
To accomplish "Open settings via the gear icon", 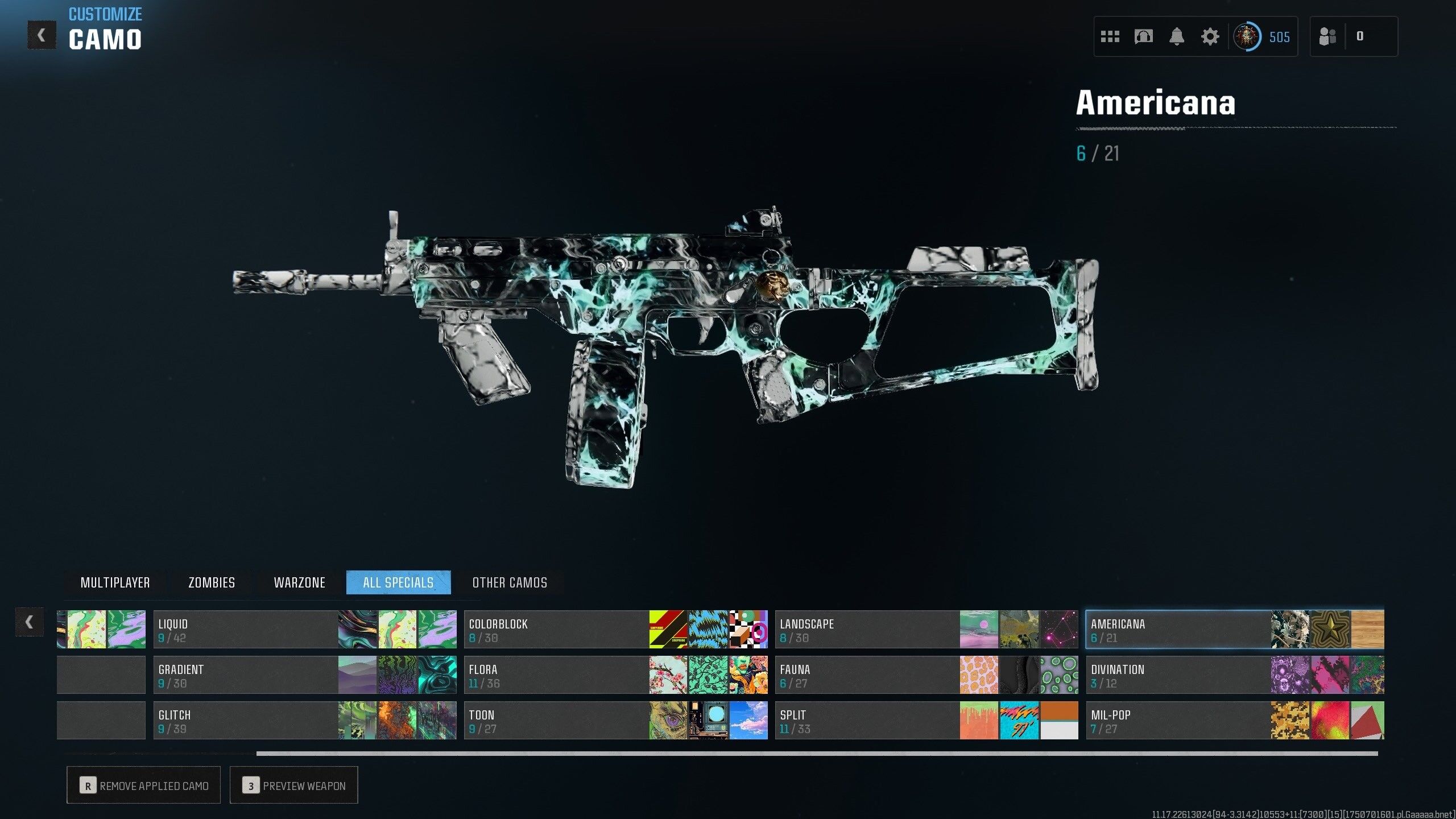I will 1210,37.
